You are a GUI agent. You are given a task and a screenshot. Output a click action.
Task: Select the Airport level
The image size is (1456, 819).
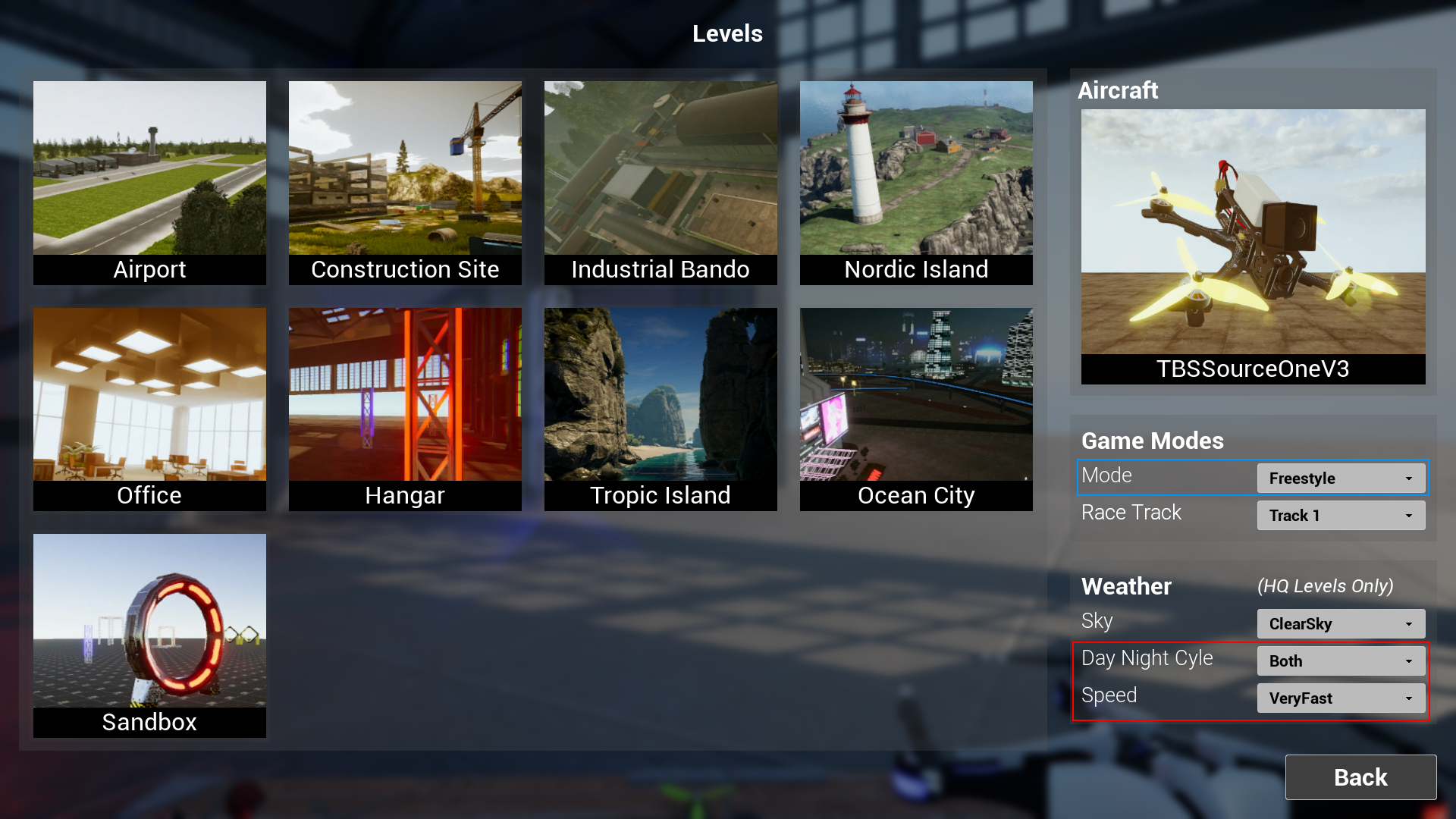pyautogui.click(x=149, y=182)
